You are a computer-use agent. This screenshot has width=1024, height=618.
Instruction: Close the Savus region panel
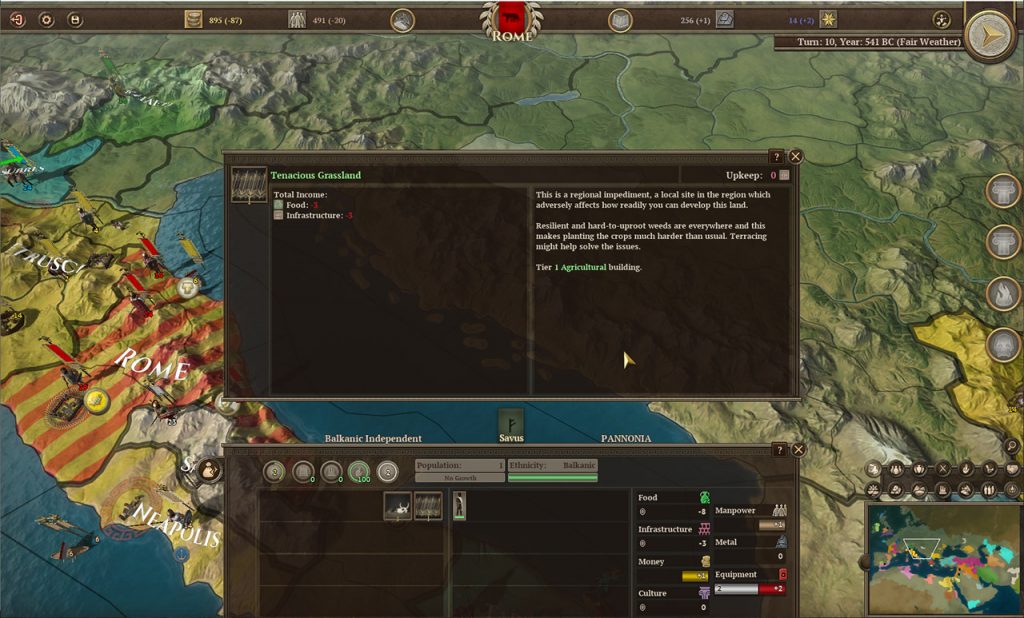pyautogui.click(x=797, y=450)
